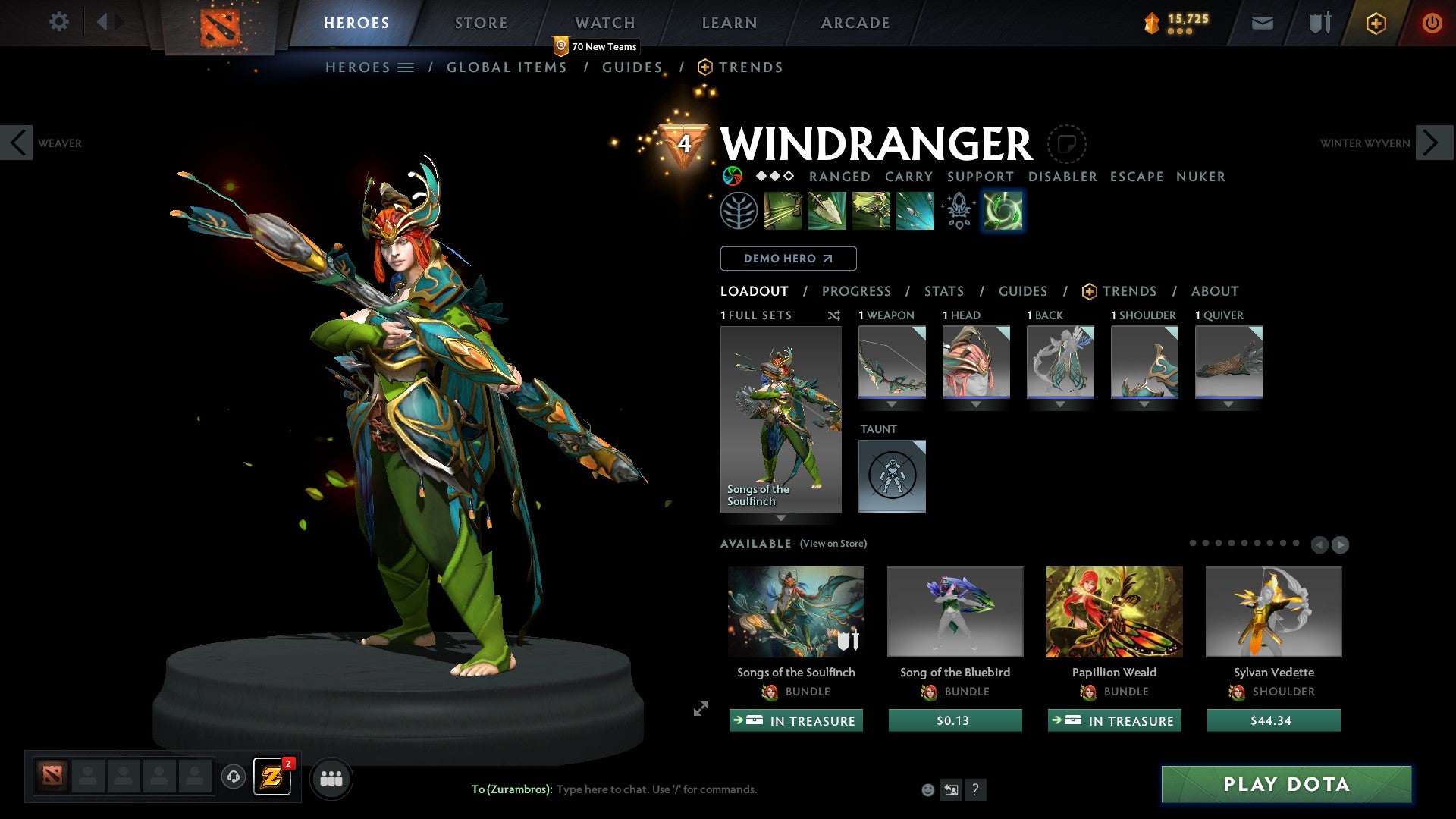
Task: Purchase Sylvan Vedette for $44.34
Action: pos(1273,720)
